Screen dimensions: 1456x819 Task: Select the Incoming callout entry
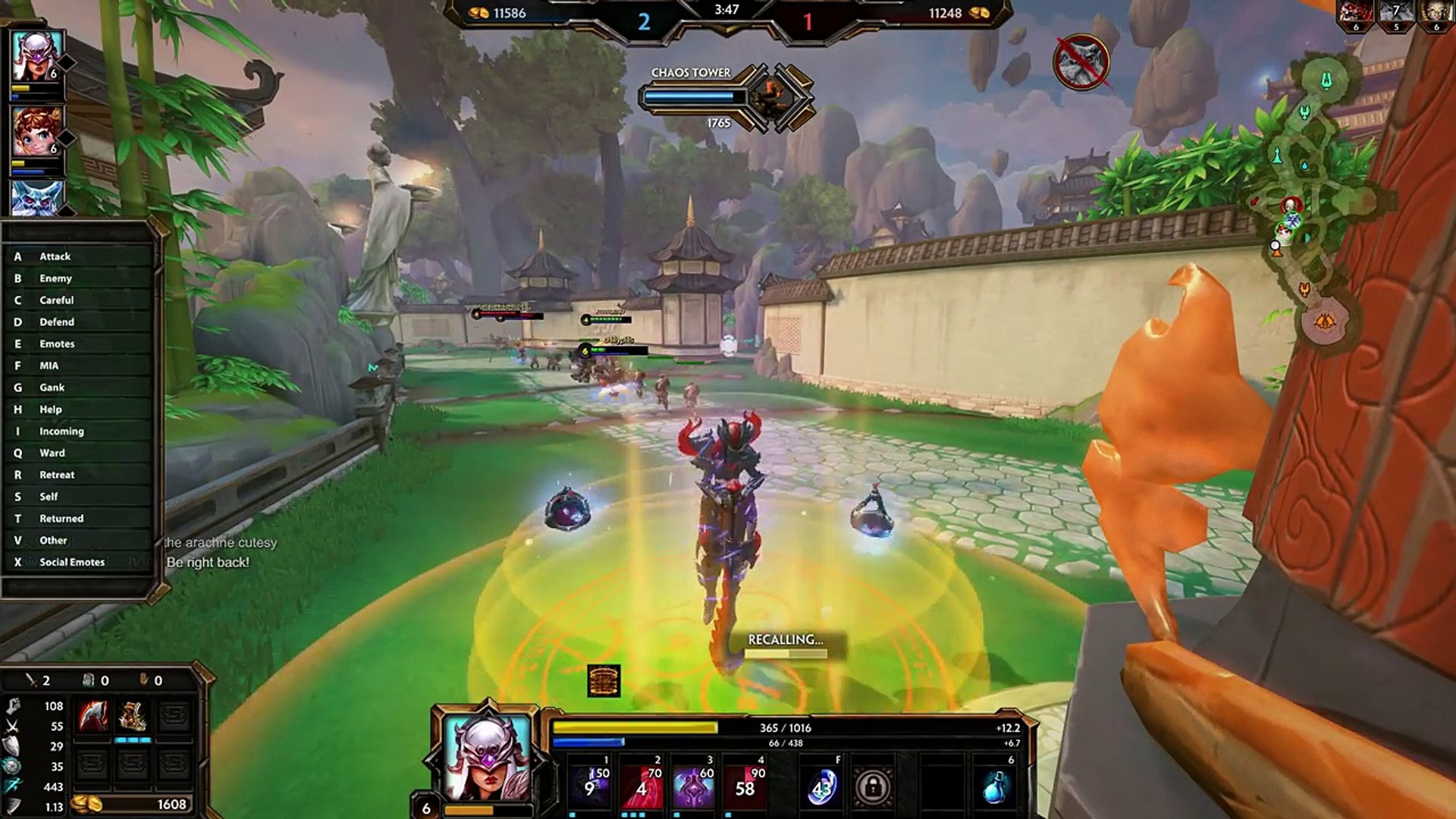(x=61, y=431)
